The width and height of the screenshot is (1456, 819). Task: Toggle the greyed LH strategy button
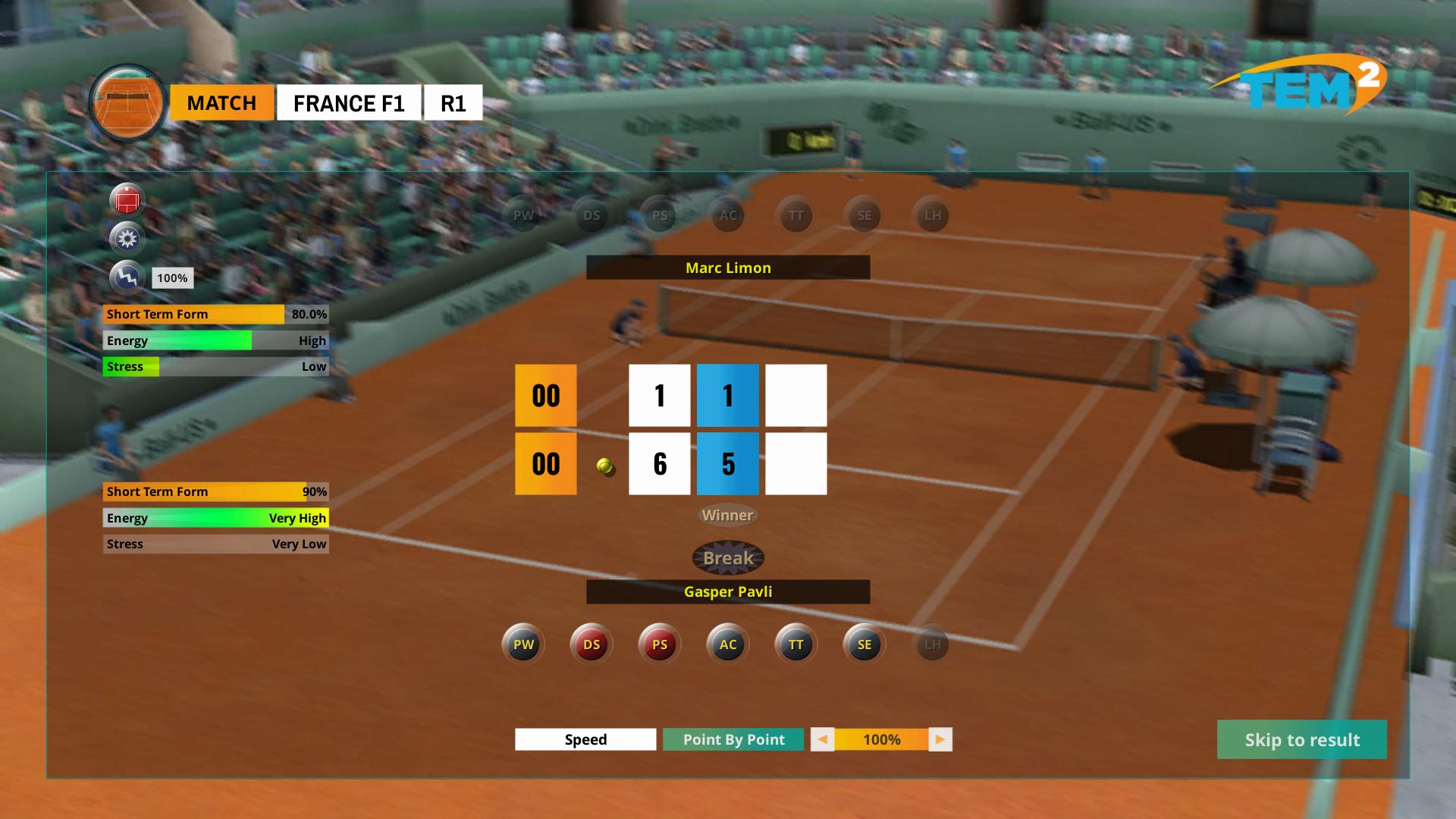[931, 644]
